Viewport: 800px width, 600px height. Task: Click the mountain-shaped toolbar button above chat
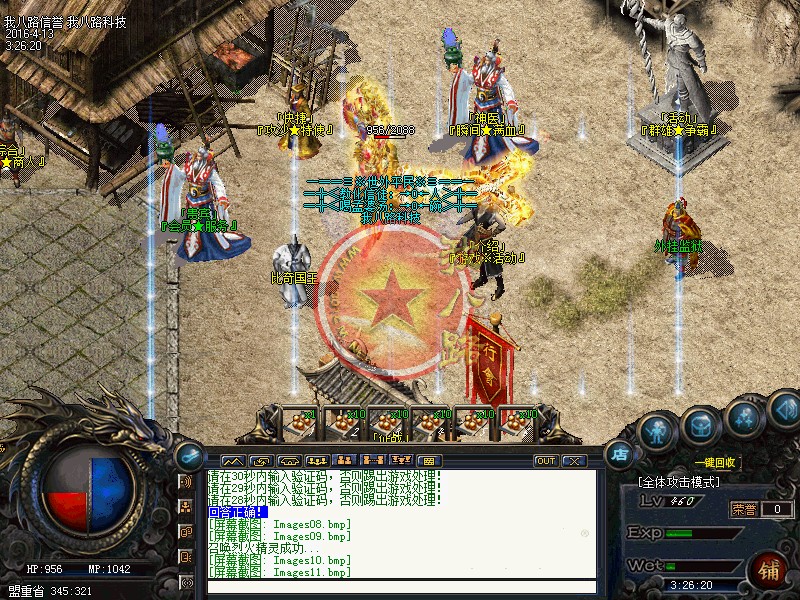[232, 461]
